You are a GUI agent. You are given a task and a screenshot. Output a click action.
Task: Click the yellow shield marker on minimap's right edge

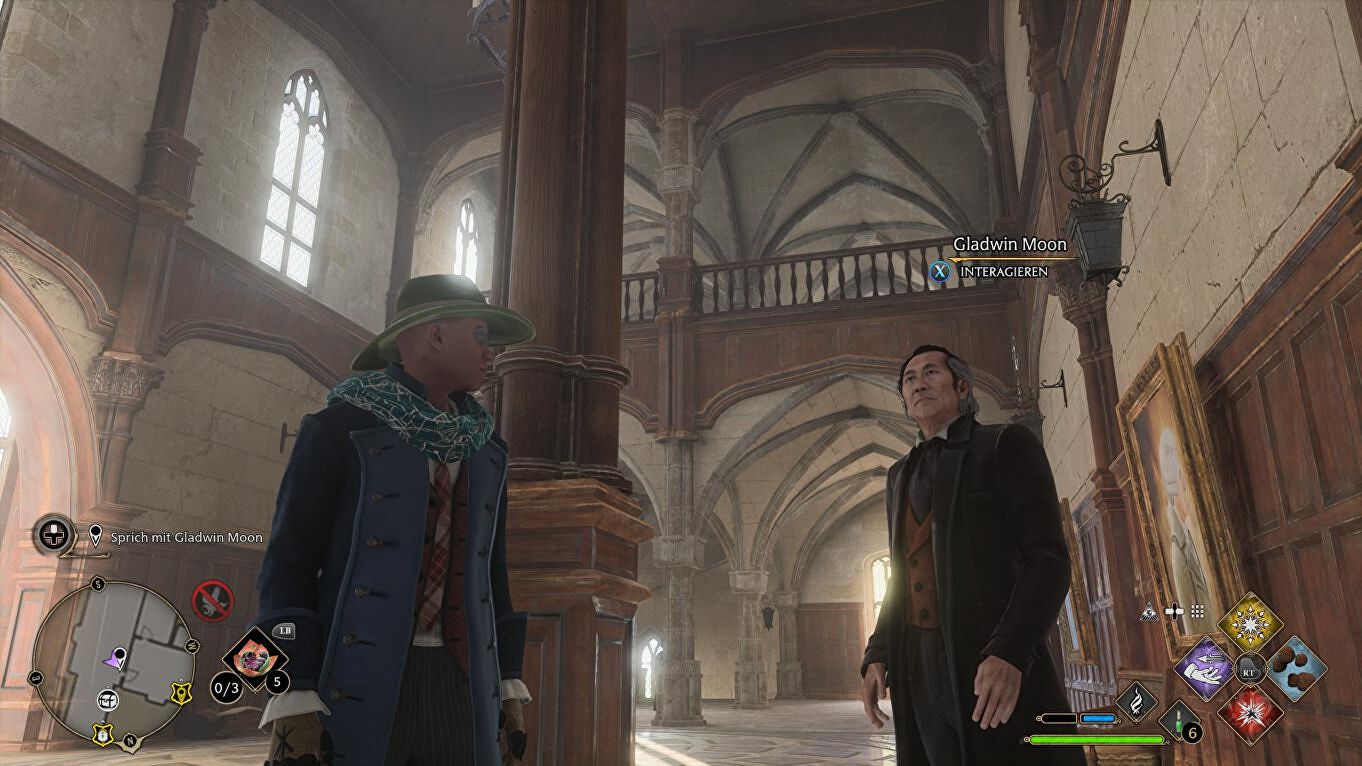tap(181, 690)
